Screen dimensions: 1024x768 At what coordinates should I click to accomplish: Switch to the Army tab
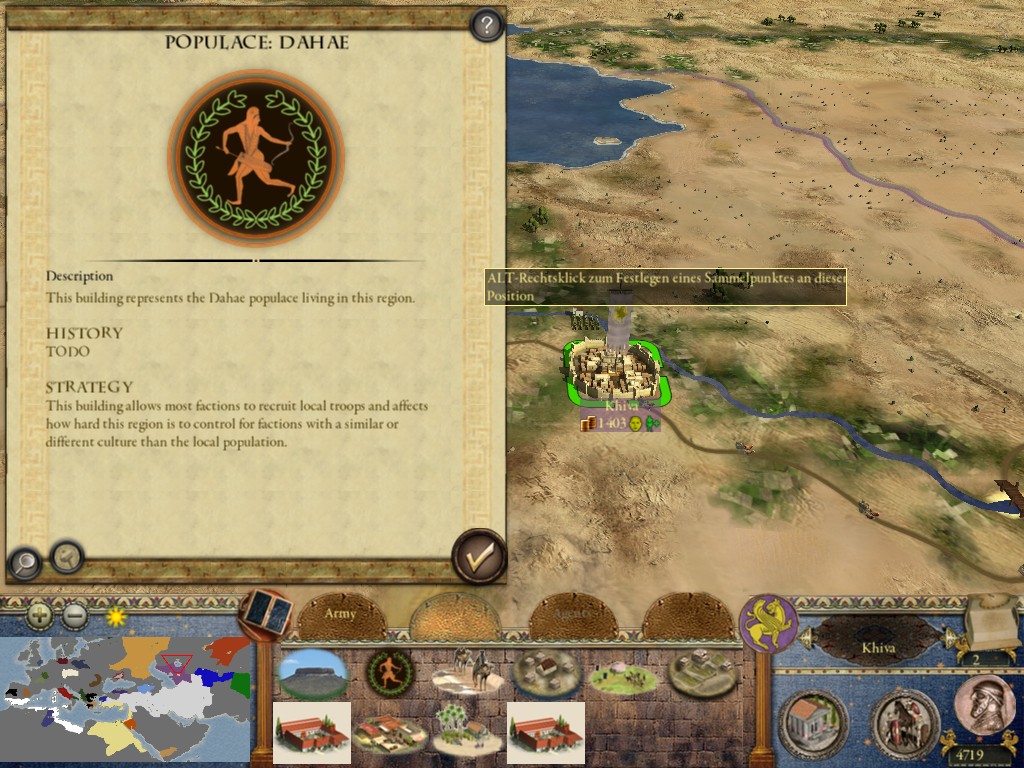click(x=341, y=613)
